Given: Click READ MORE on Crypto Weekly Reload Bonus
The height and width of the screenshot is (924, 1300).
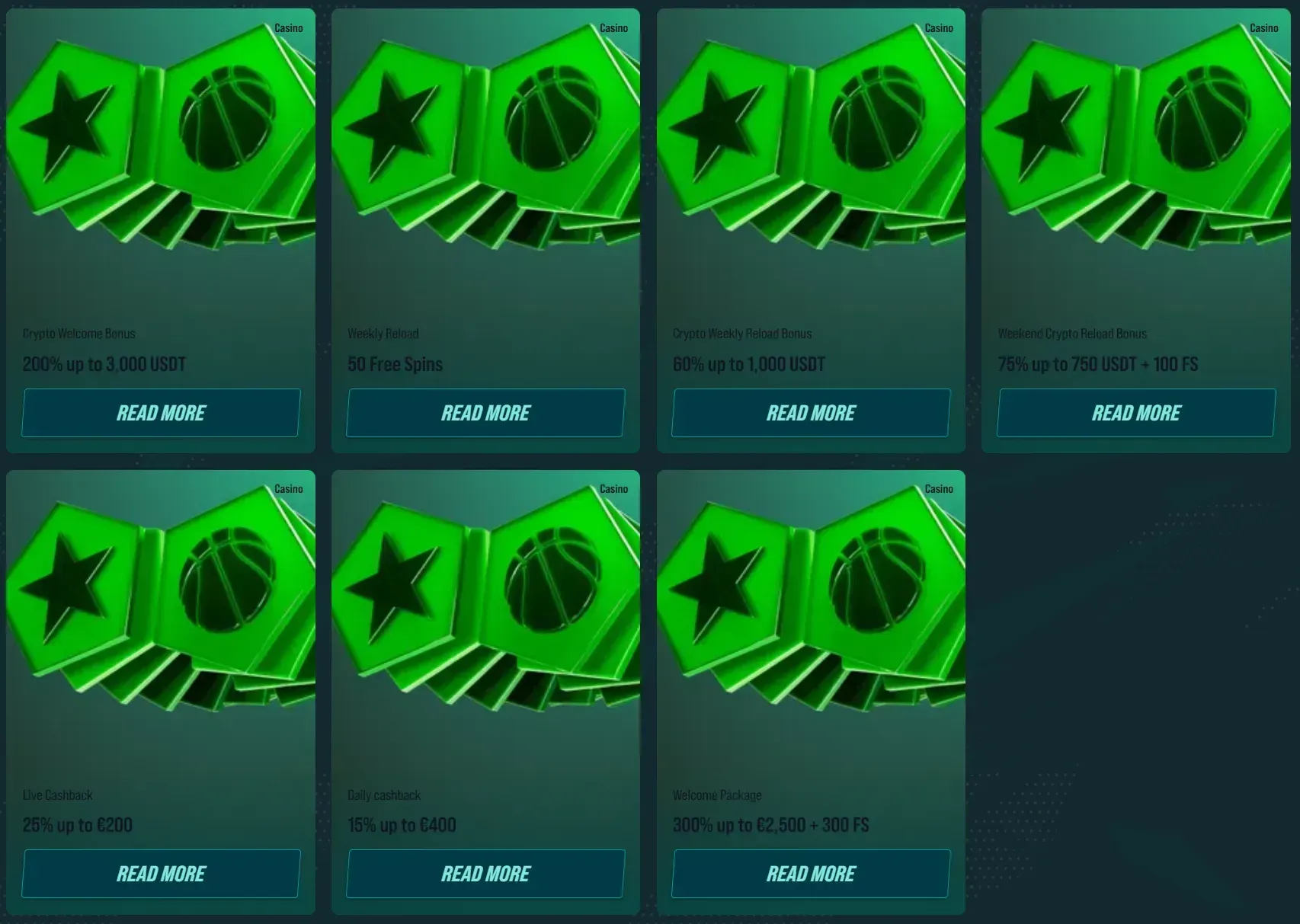Looking at the screenshot, I should tap(810, 412).
